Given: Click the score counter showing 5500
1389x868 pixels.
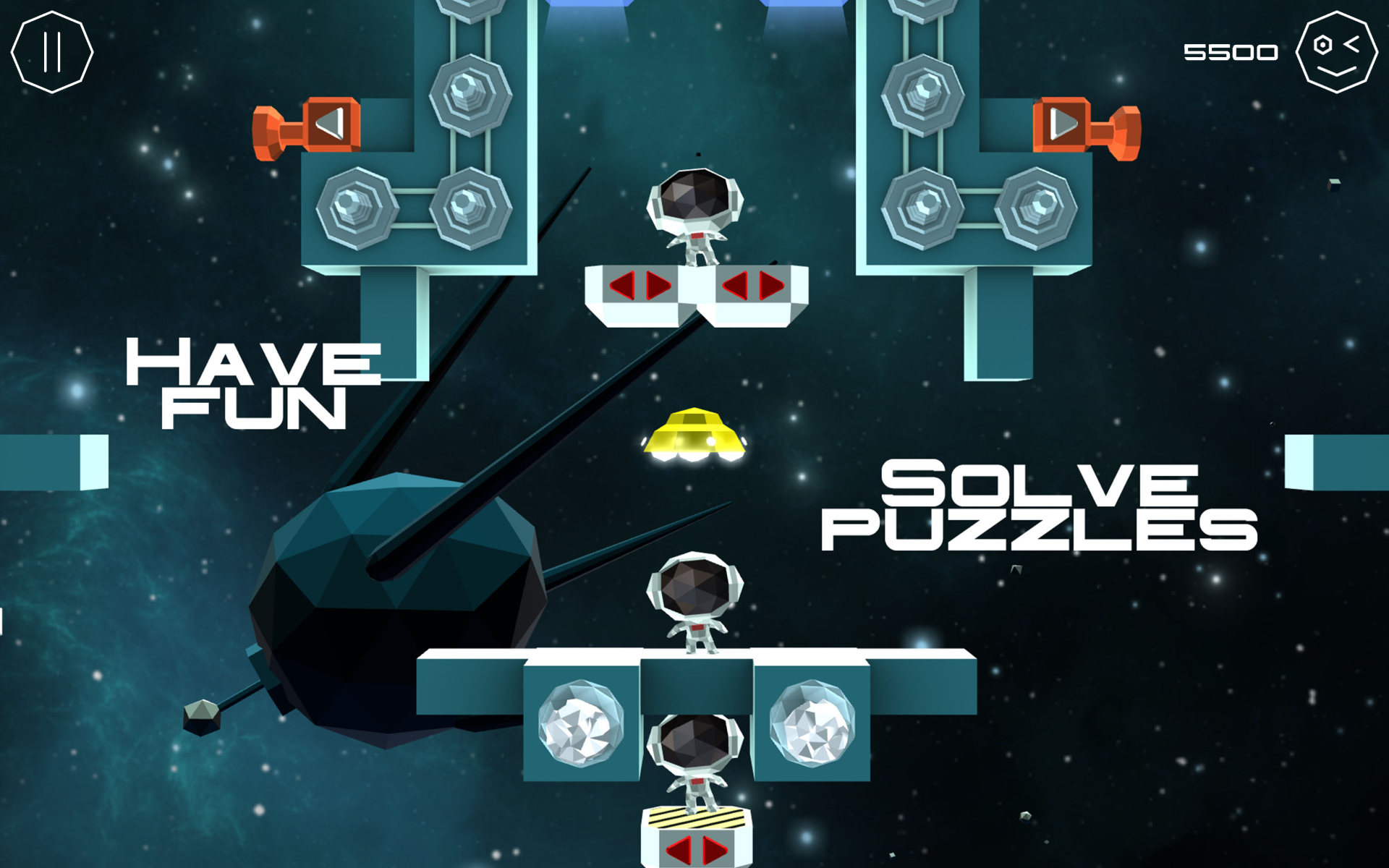Looking at the screenshot, I should tap(1230, 51).
